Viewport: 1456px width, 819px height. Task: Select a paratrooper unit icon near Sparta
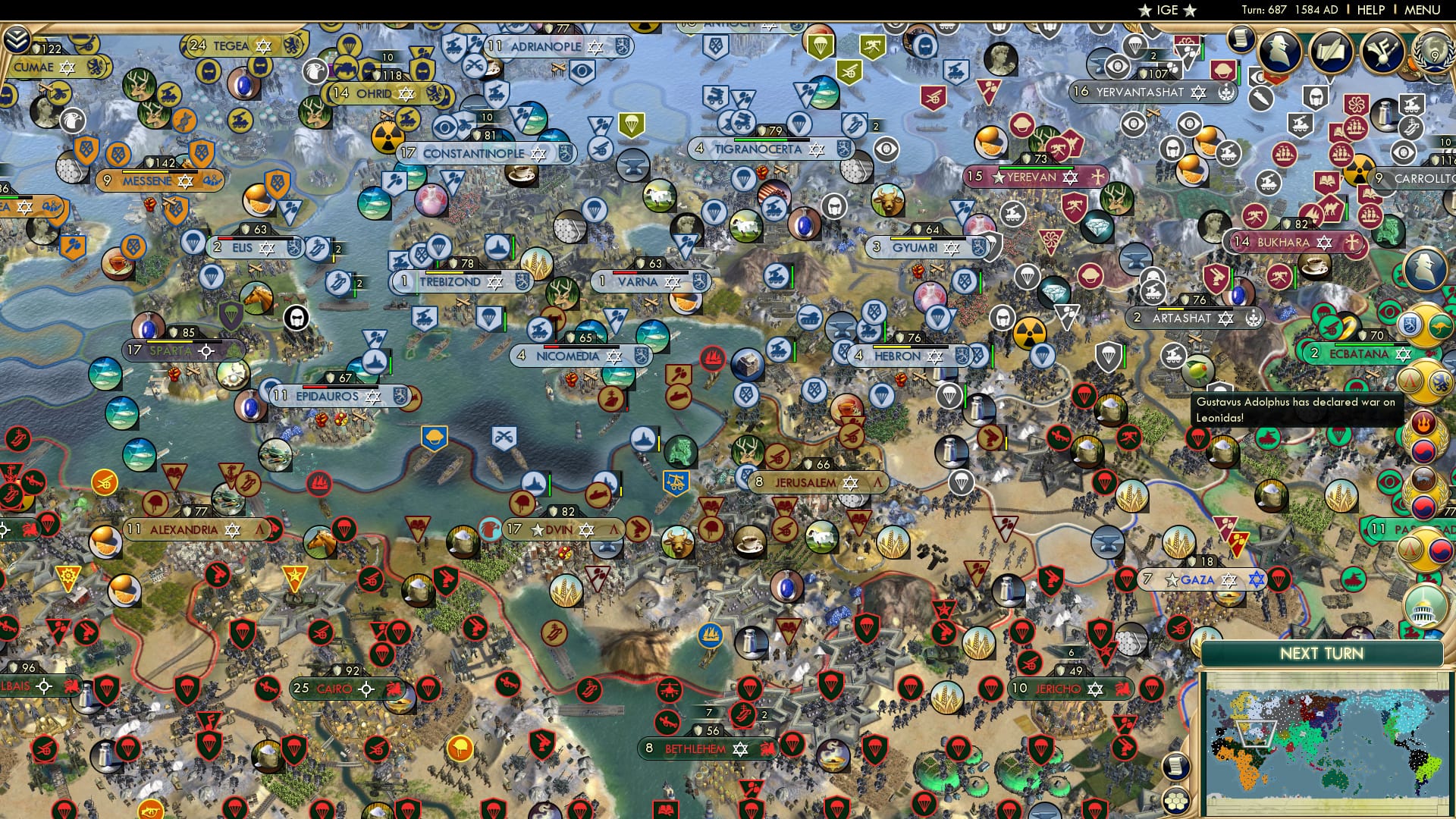(x=231, y=317)
